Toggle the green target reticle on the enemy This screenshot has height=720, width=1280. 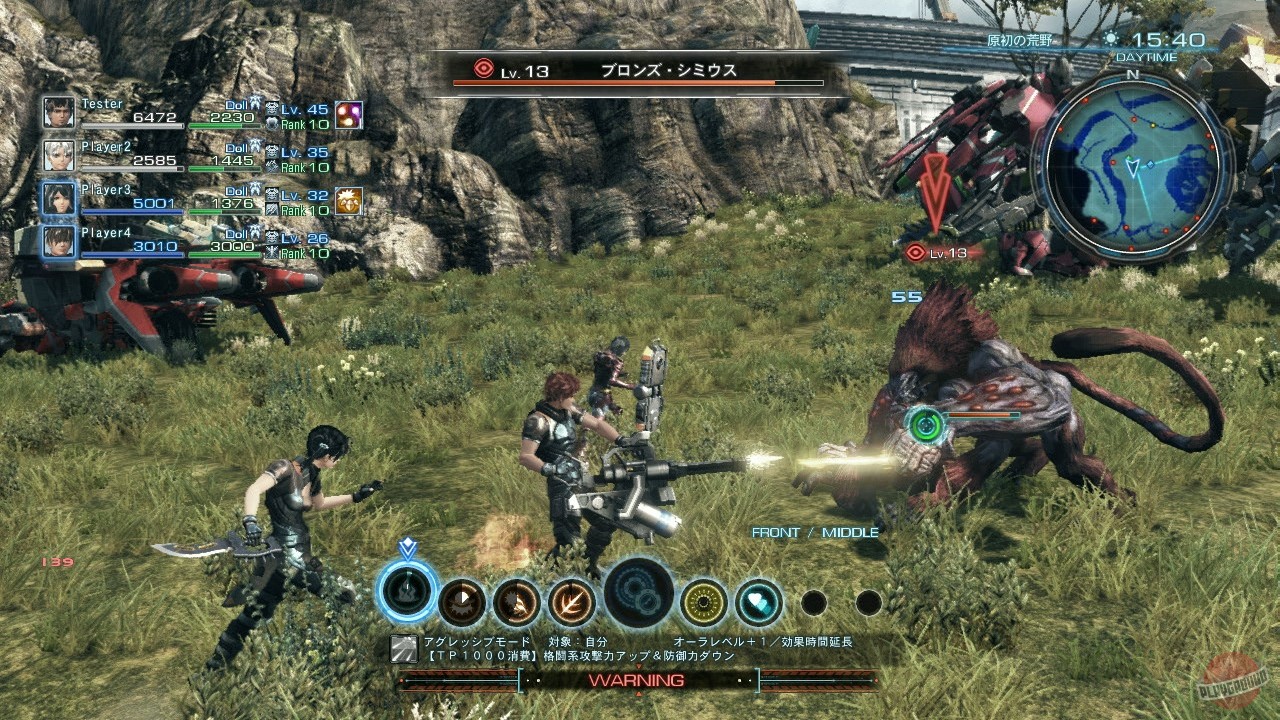tap(925, 424)
